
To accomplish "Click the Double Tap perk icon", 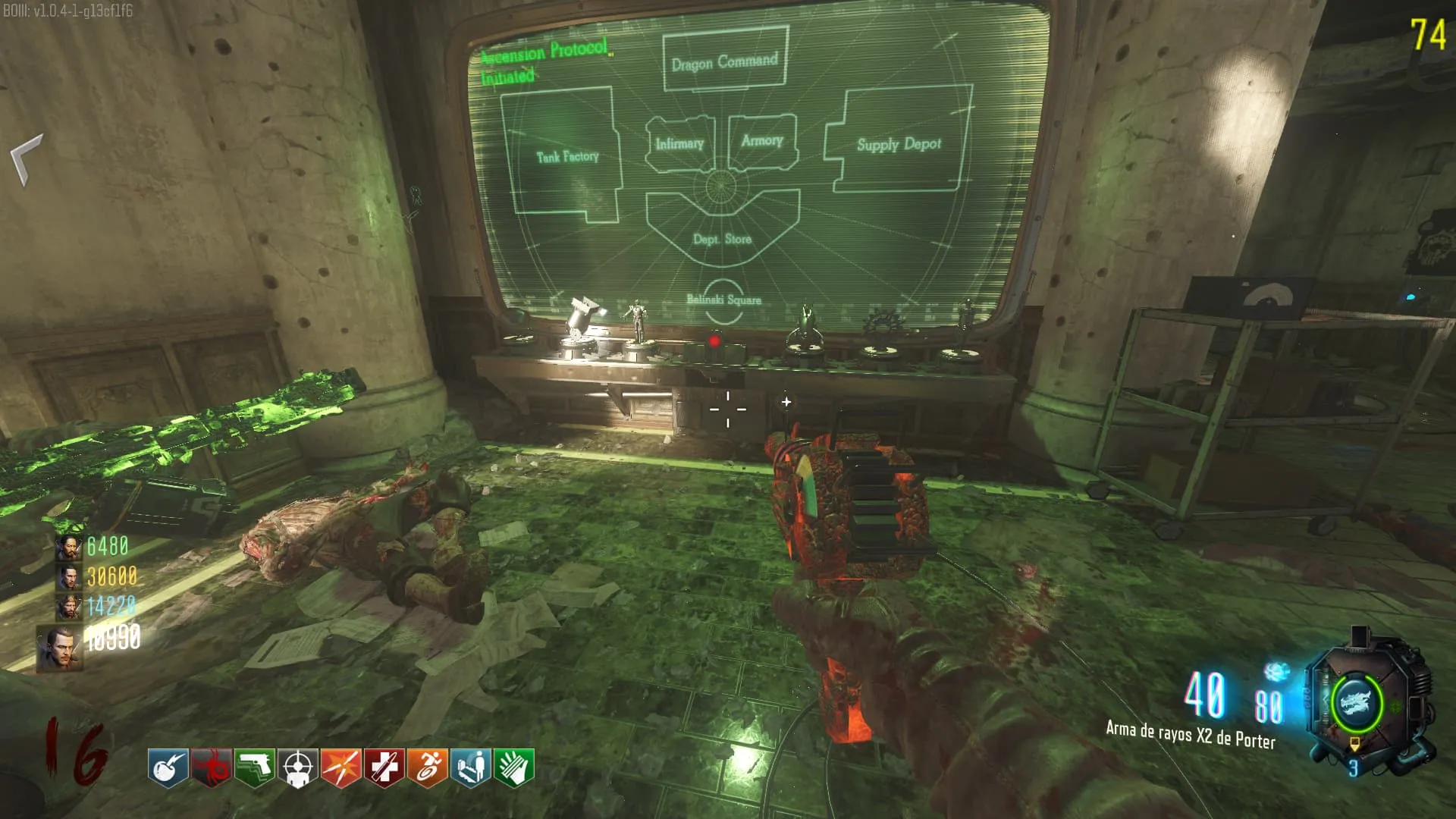I will click(x=340, y=767).
